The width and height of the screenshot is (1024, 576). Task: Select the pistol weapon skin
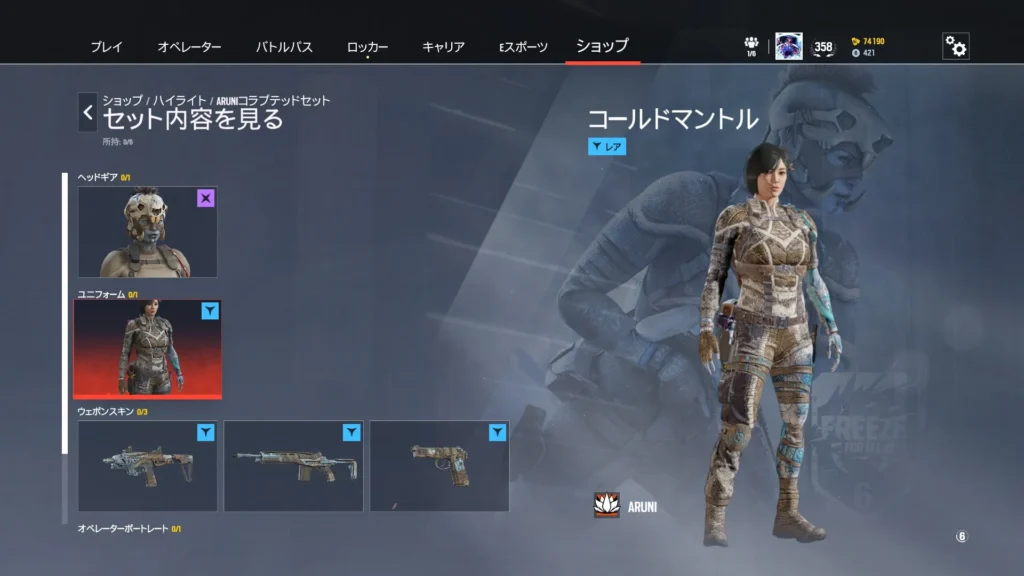click(439, 466)
